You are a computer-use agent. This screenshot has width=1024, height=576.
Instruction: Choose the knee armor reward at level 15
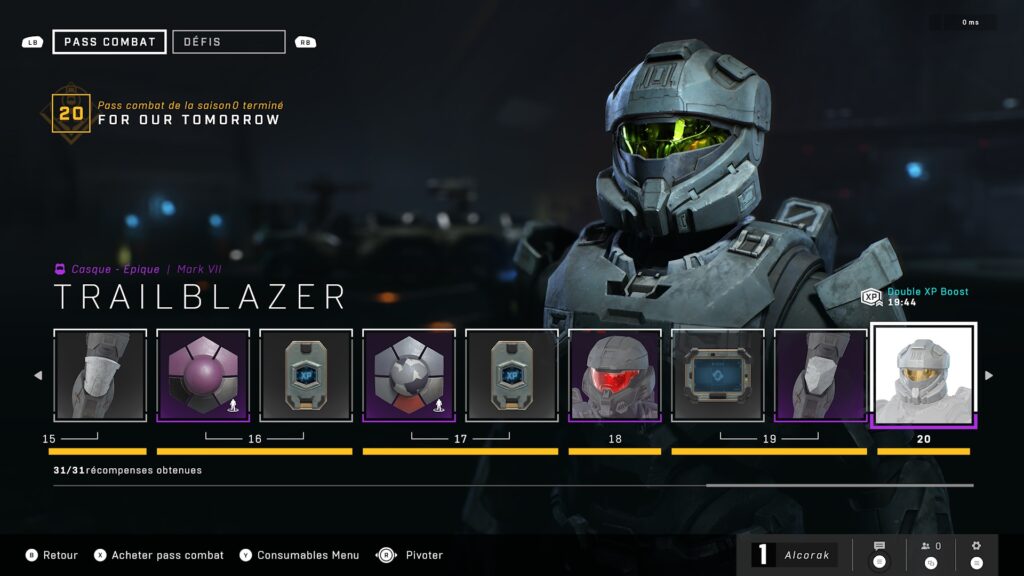point(100,375)
